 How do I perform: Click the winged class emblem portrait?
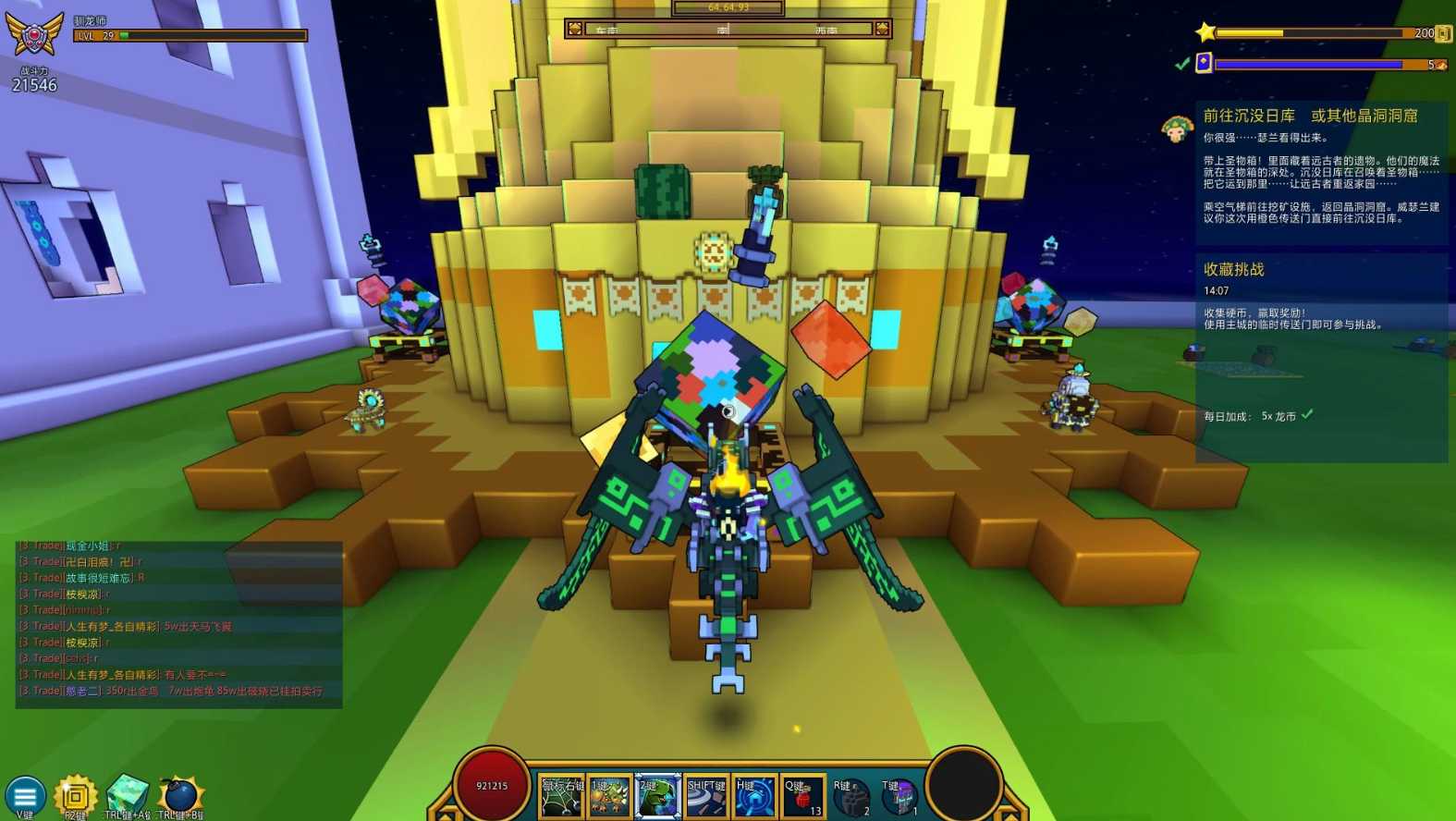pos(35,35)
